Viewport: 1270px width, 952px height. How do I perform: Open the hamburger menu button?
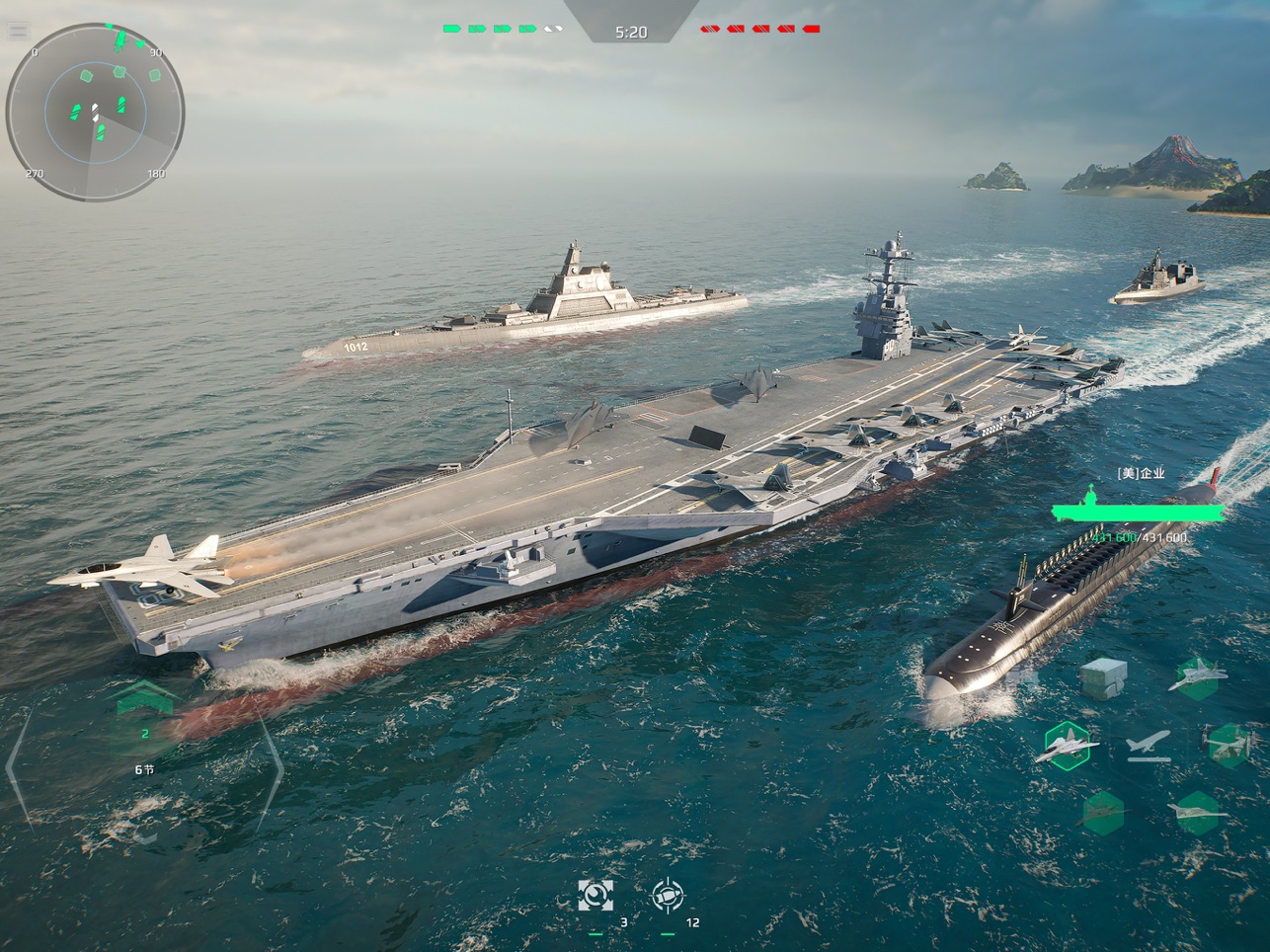click(18, 30)
